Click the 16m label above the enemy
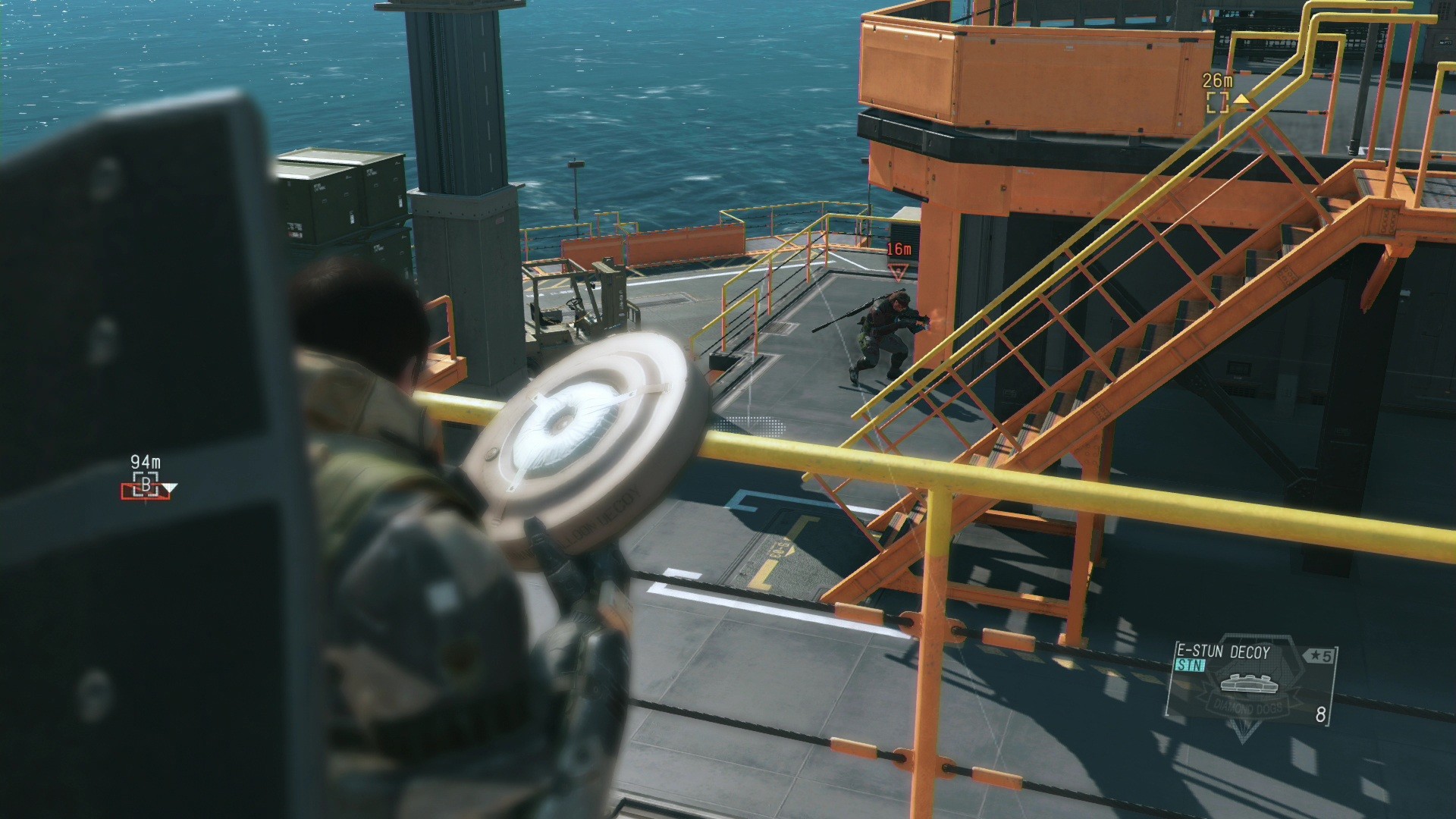The height and width of the screenshot is (819, 1456). click(x=898, y=247)
